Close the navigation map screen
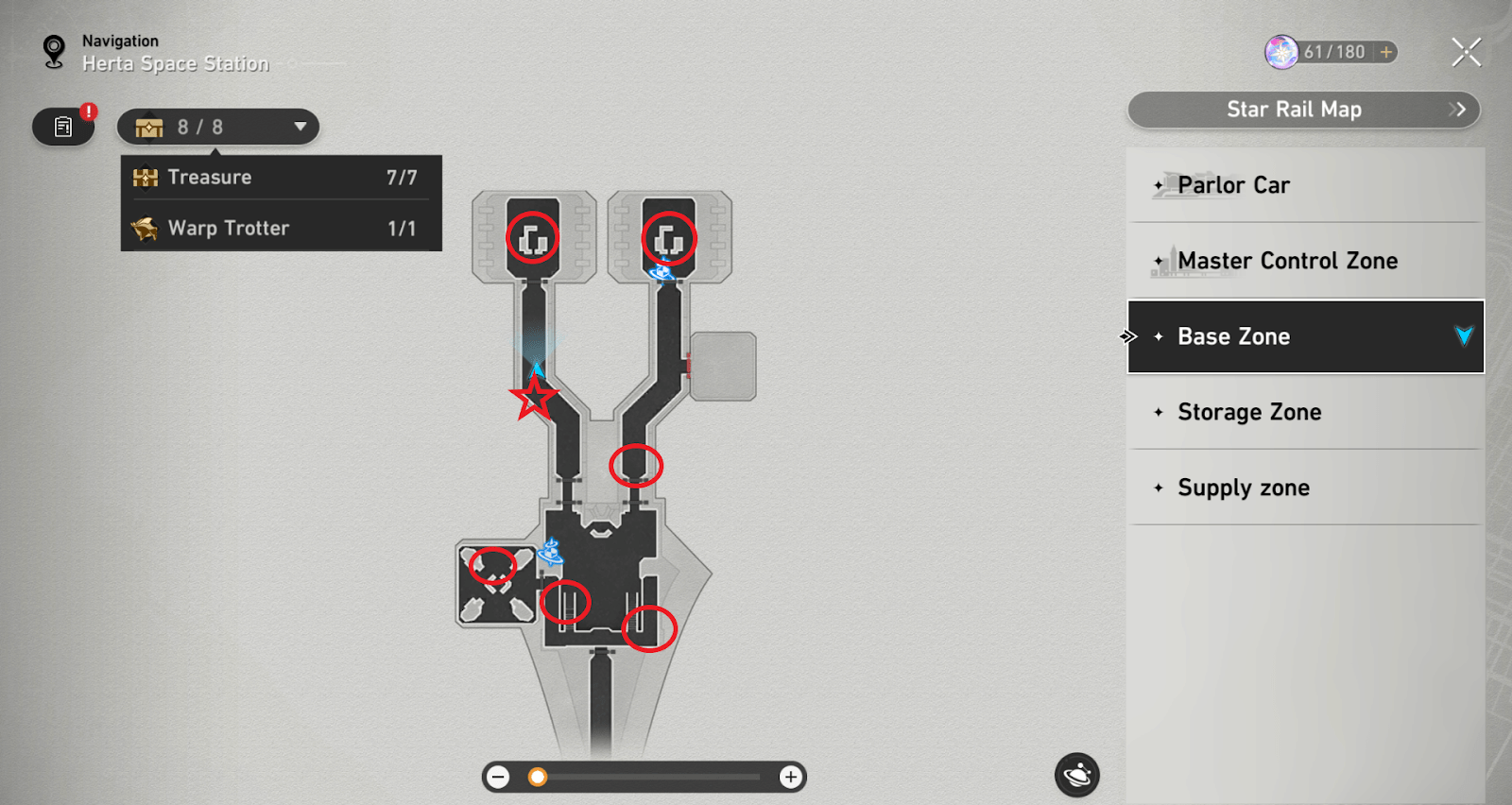Image resolution: width=1512 pixels, height=805 pixels. (x=1466, y=52)
